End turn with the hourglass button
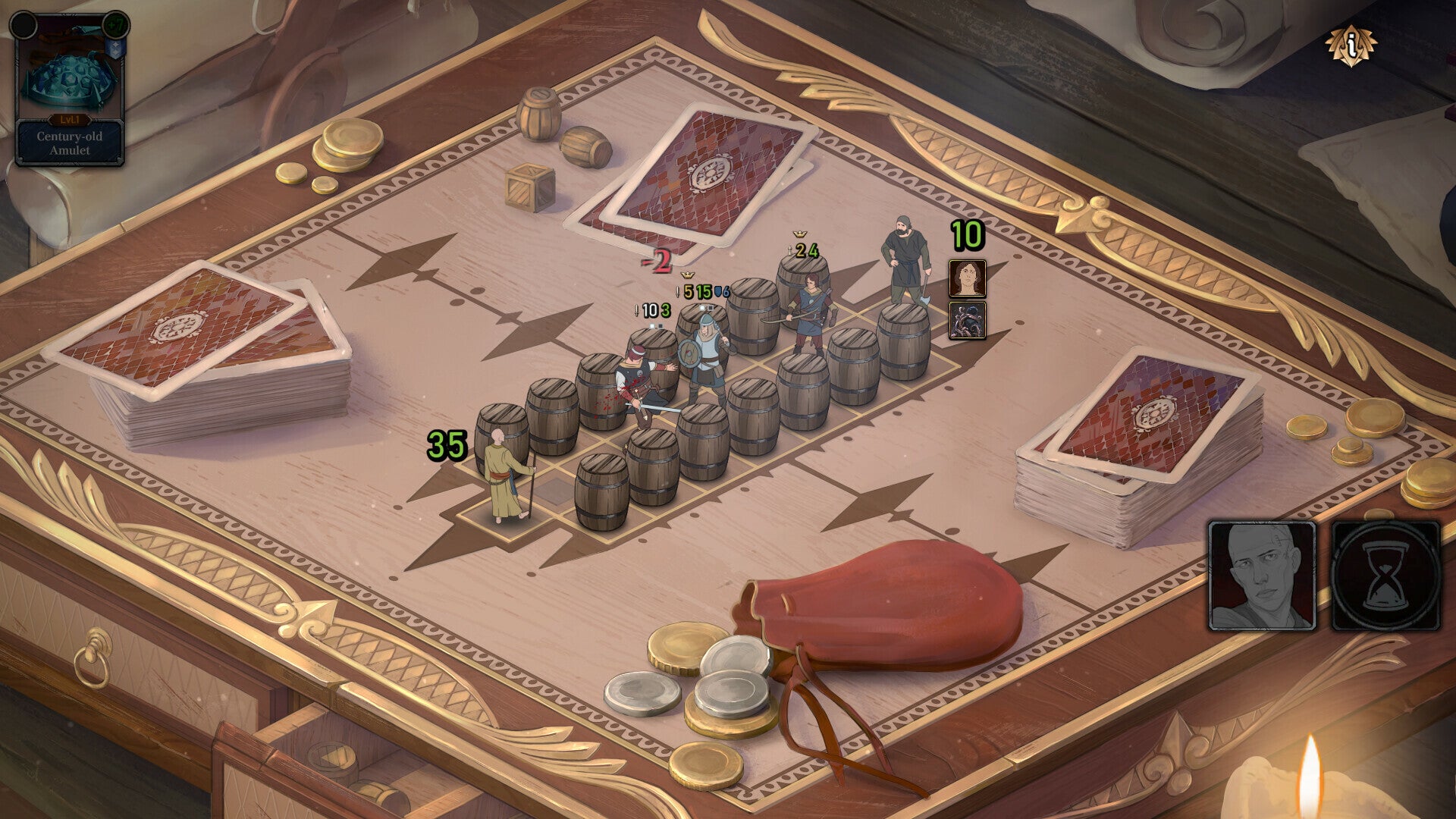This screenshot has width=1456, height=819. point(1385,576)
